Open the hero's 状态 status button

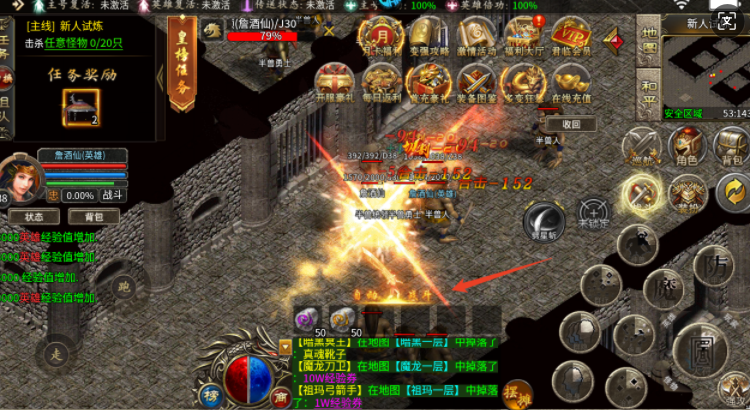coord(35,216)
